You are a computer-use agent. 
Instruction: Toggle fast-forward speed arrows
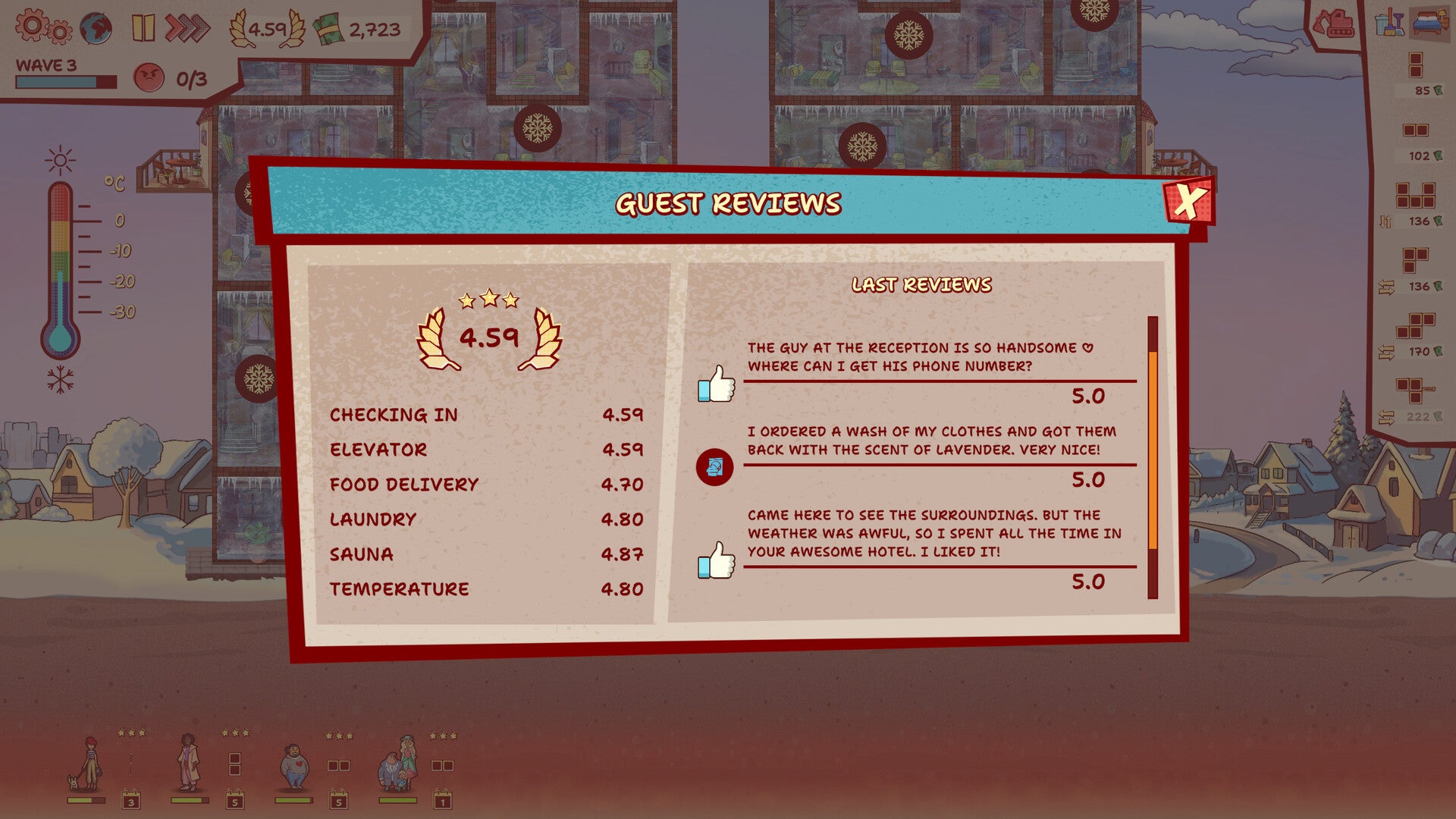pos(187,28)
